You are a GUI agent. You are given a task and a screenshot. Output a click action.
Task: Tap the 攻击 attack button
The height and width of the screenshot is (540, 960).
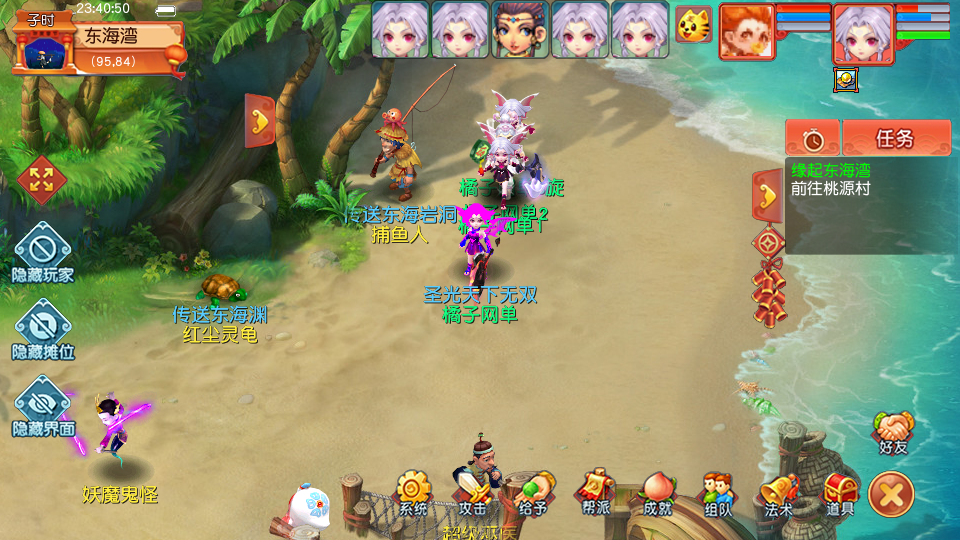click(472, 493)
